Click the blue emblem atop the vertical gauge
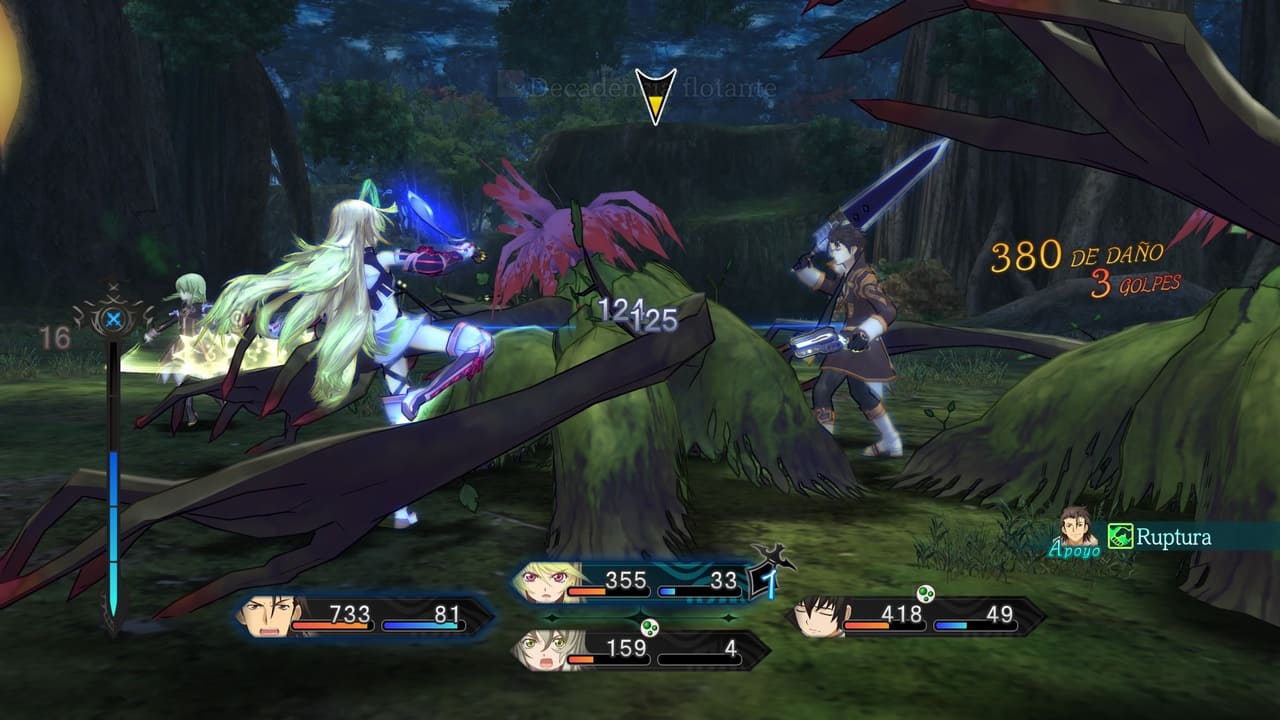 (113, 320)
